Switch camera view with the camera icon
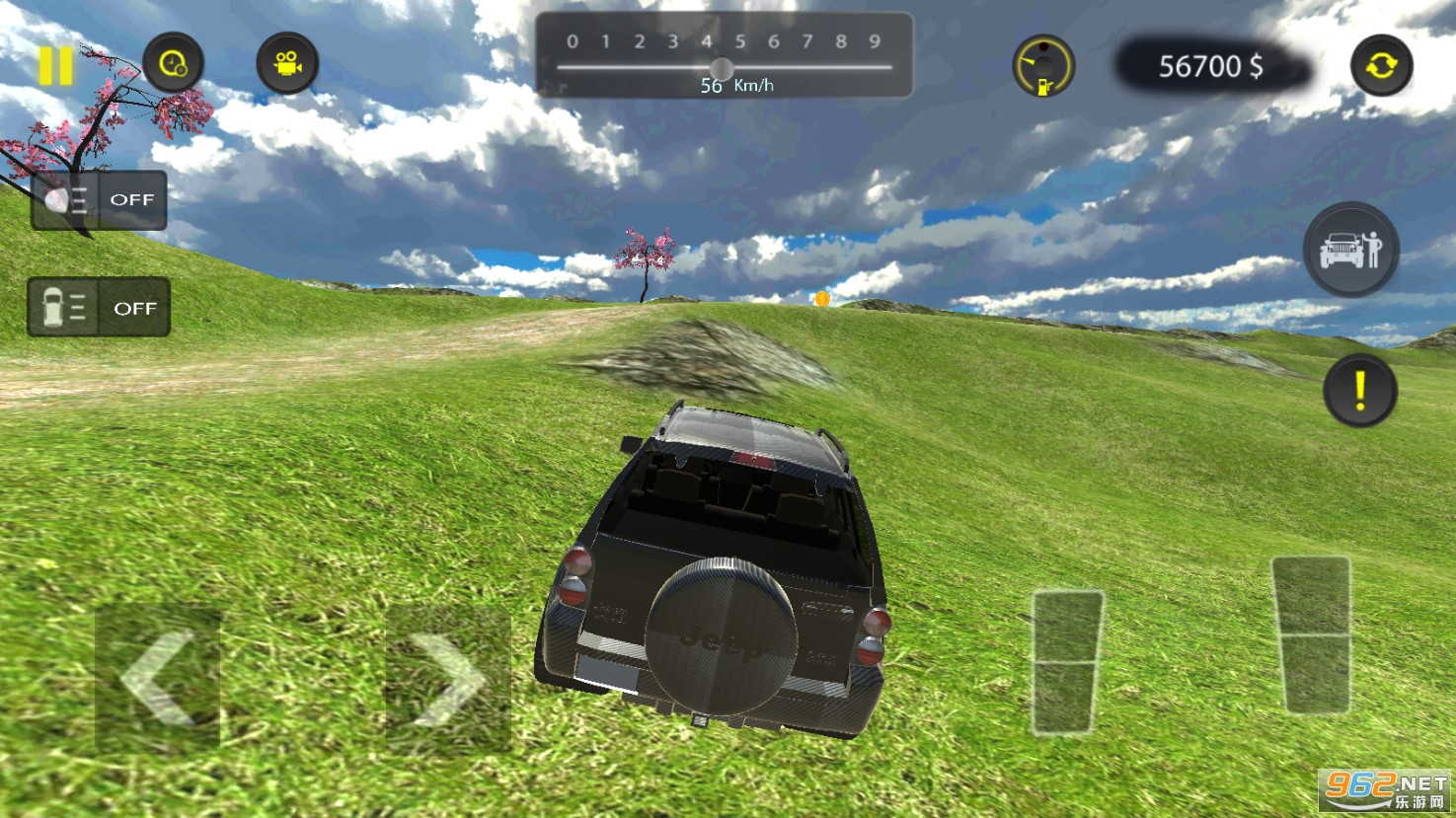 point(287,63)
